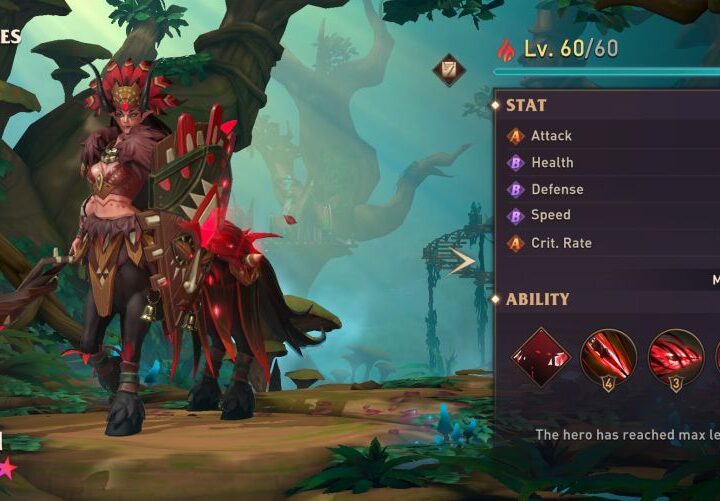The height and width of the screenshot is (501, 720).
Task: Open the round ability icon numbered 4
Action: tap(608, 357)
